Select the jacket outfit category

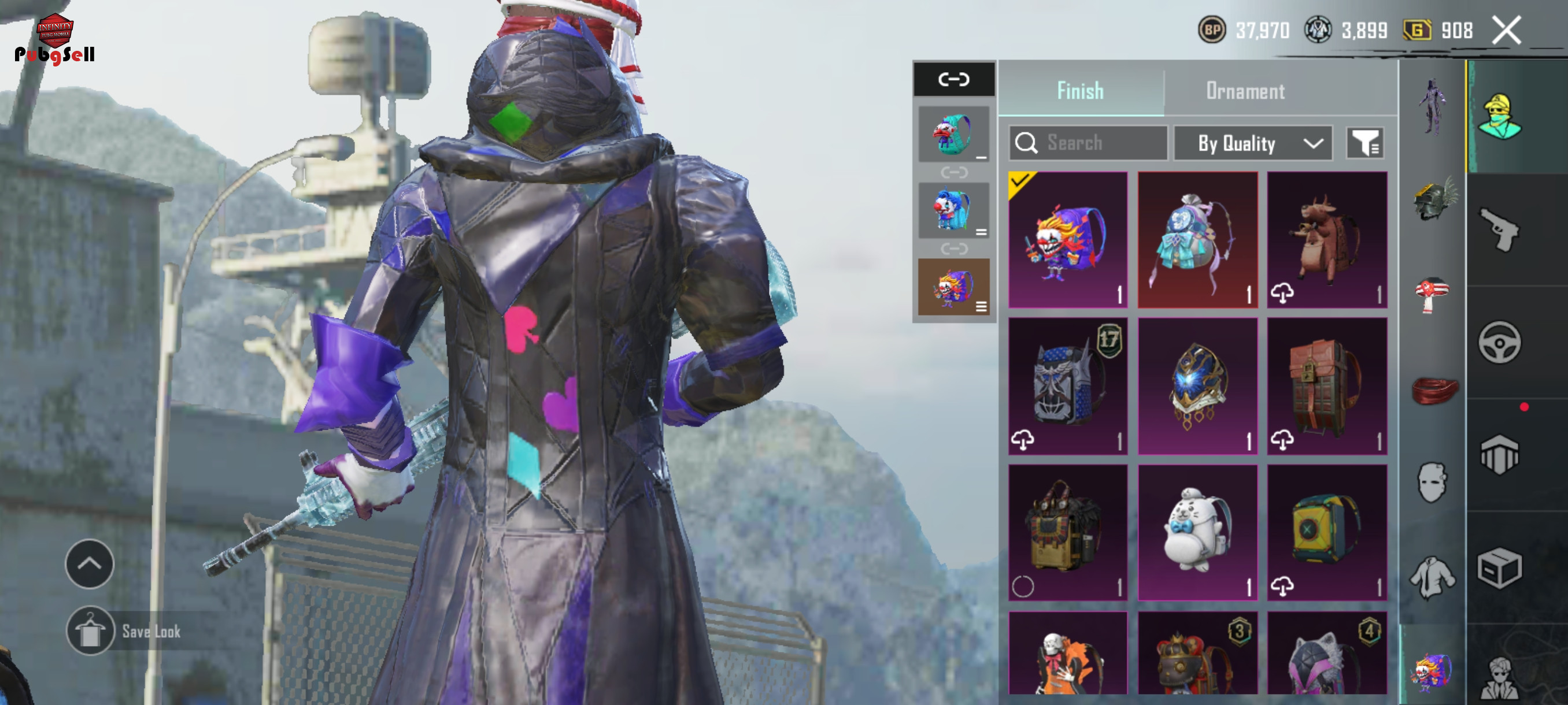(1432, 577)
